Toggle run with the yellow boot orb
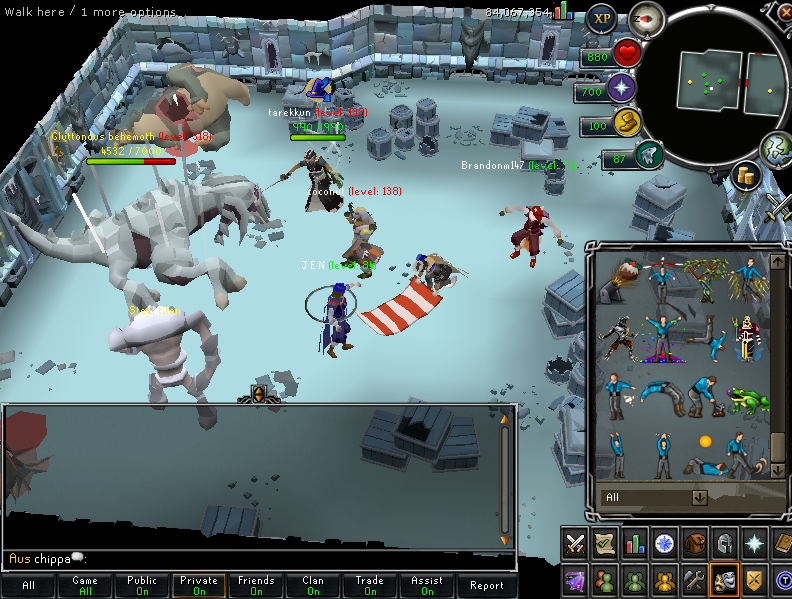Viewport: 792px width, 599px height. click(625, 122)
